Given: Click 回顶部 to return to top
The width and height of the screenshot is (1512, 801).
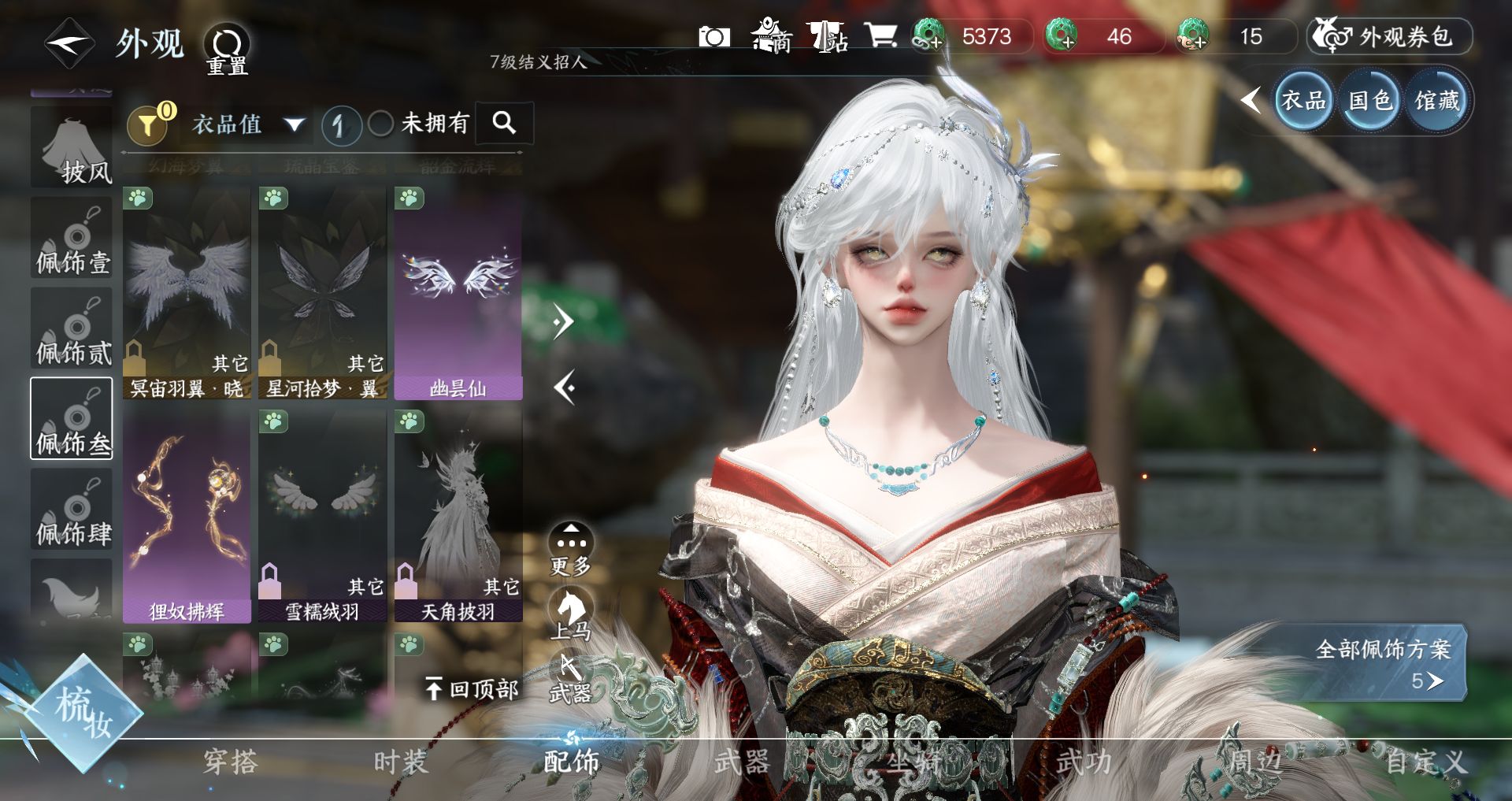Looking at the screenshot, I should [x=472, y=689].
